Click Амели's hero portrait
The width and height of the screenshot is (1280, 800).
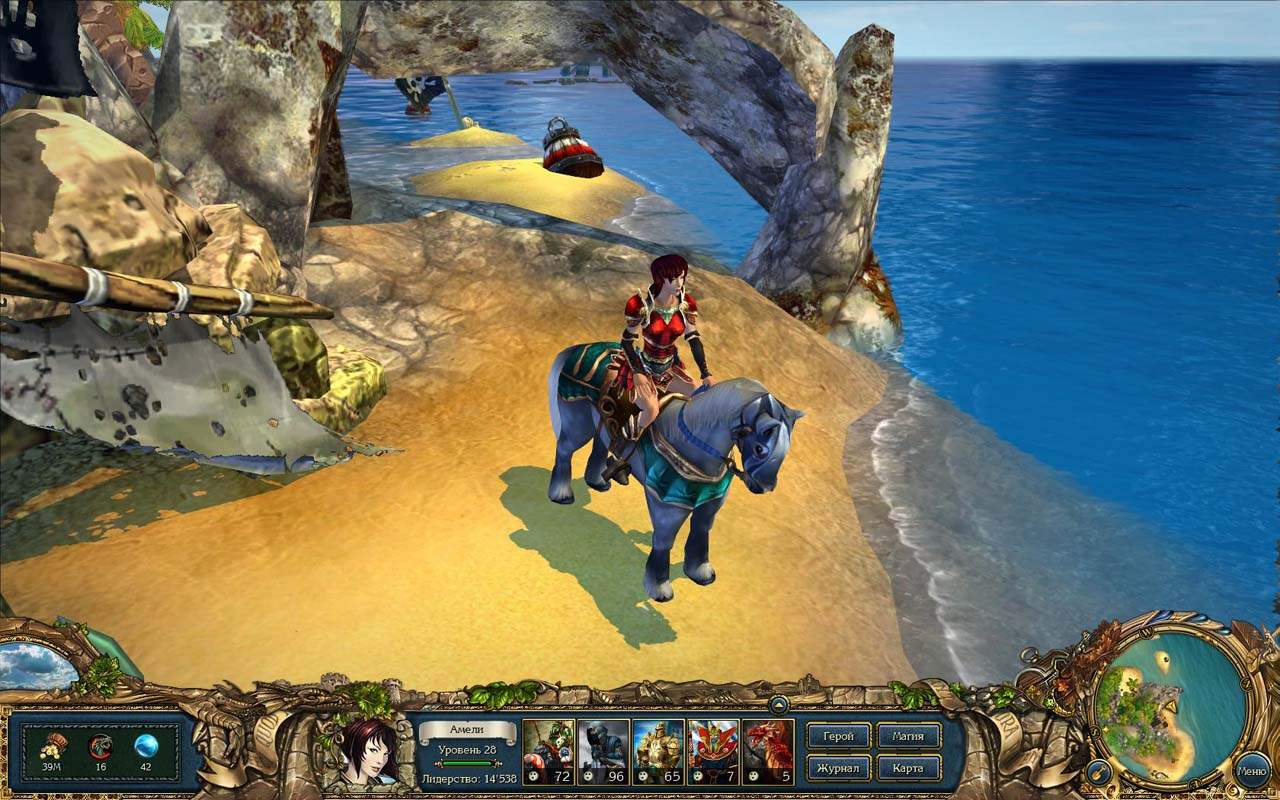point(369,750)
